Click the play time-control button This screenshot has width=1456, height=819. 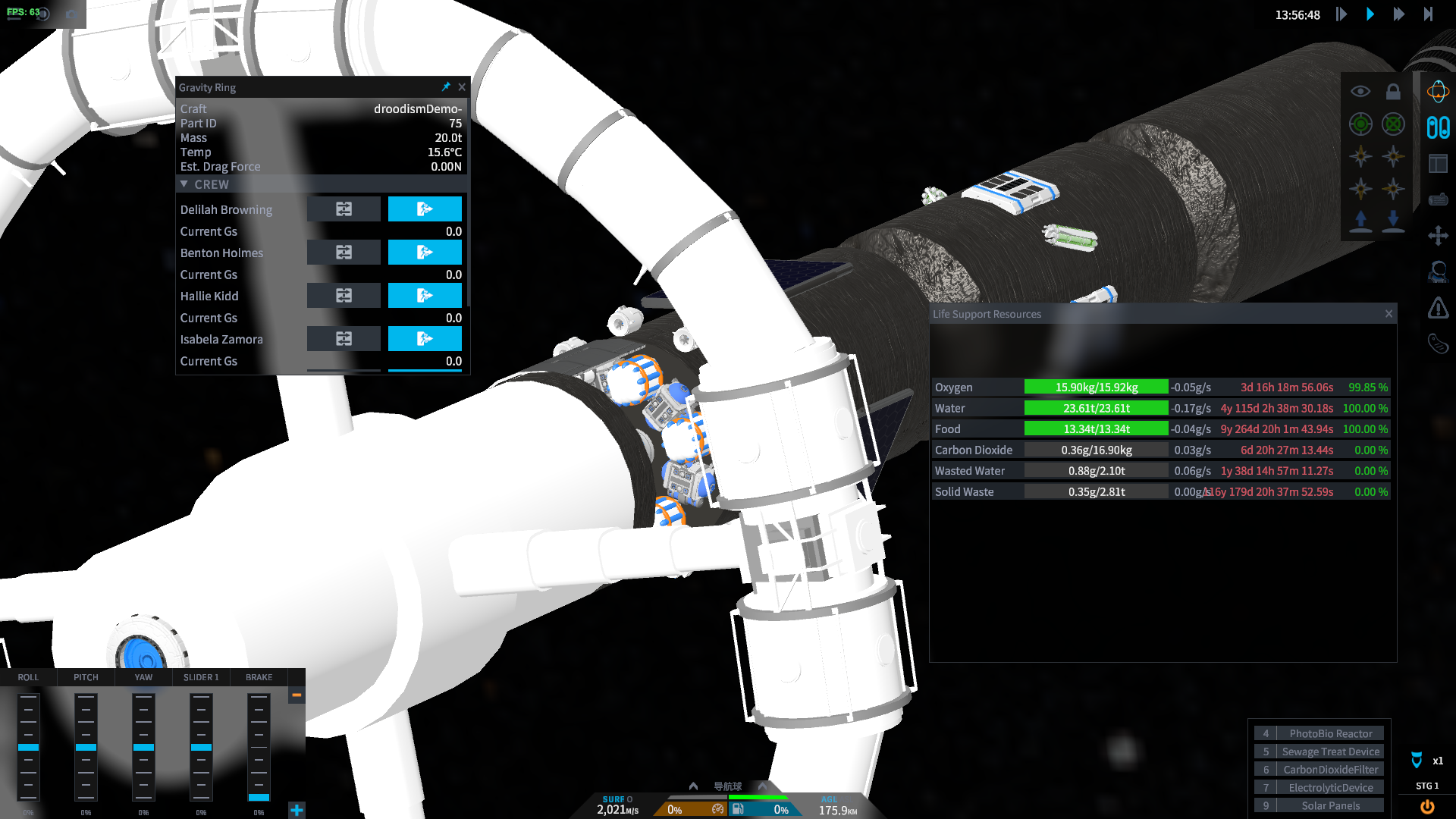coord(1370,14)
